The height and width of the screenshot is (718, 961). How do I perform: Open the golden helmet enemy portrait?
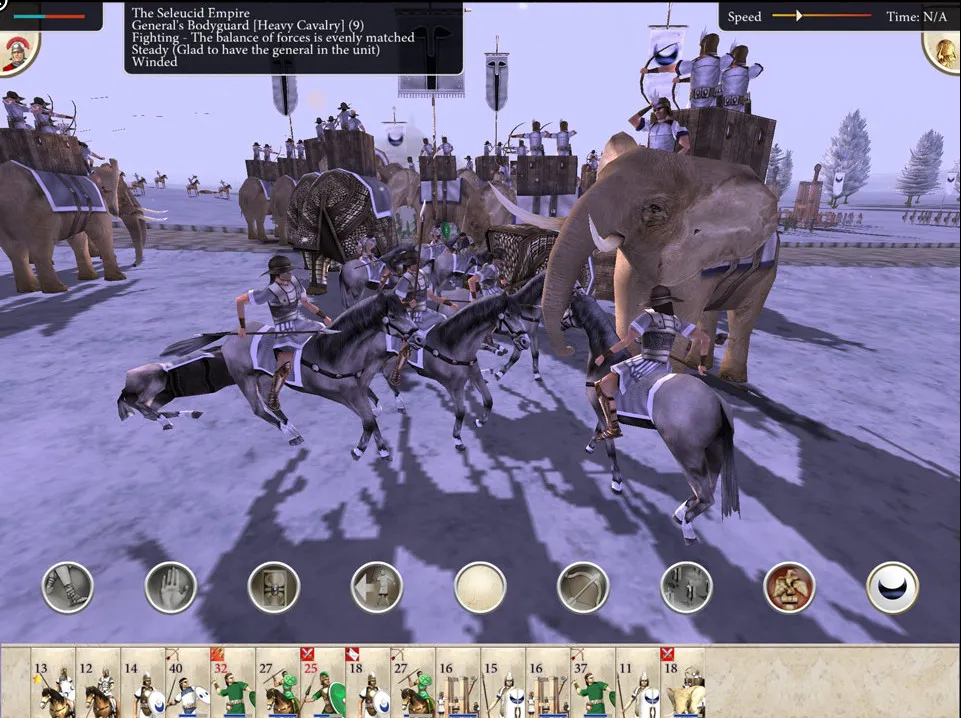click(x=943, y=50)
